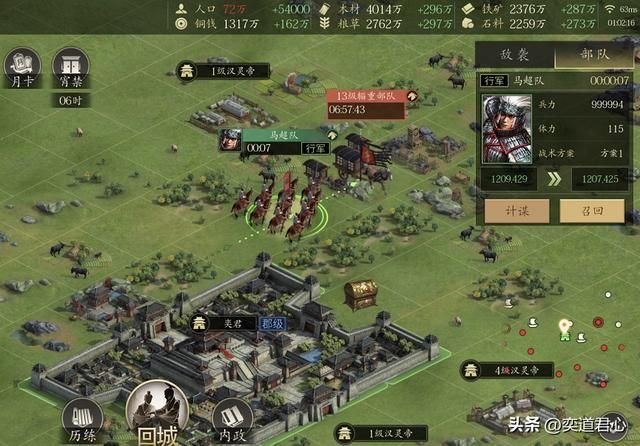Viewport: 640px width, 446px height.
Task: Choose the 方案1 tactics plan entry
Action: [600, 153]
